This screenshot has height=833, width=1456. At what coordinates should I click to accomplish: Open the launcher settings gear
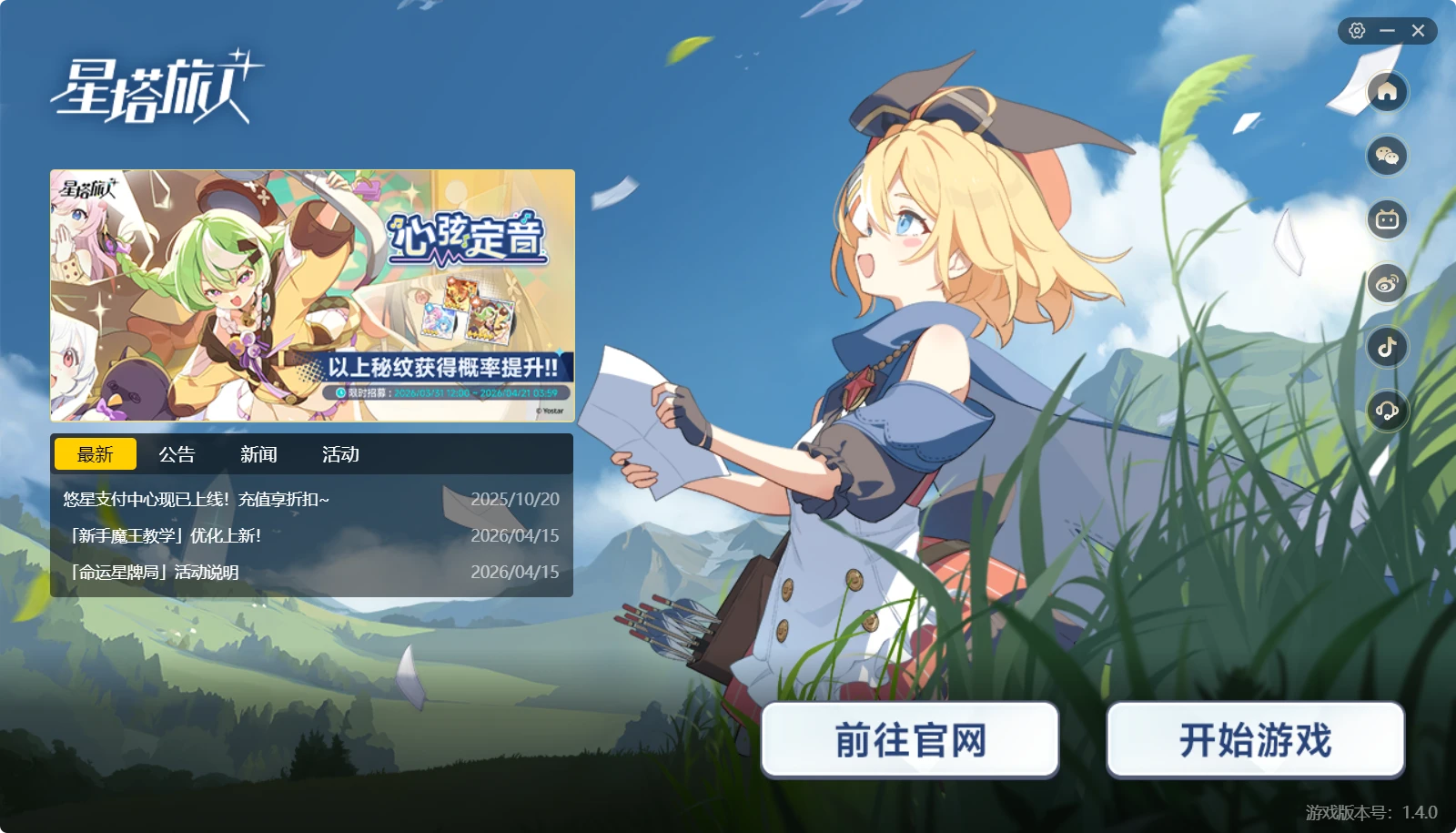click(x=1357, y=30)
